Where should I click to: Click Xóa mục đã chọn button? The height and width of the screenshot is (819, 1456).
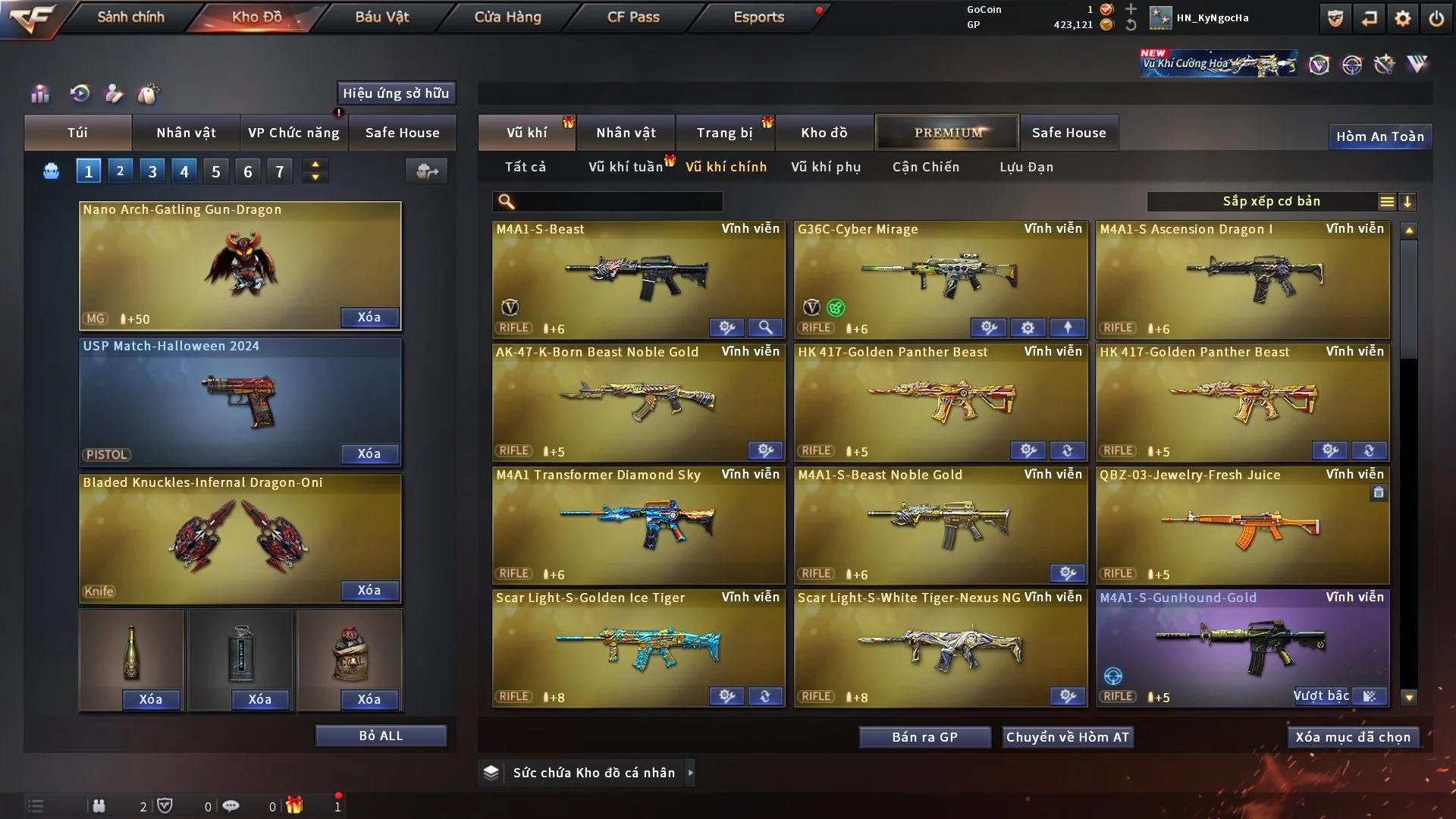click(1353, 737)
